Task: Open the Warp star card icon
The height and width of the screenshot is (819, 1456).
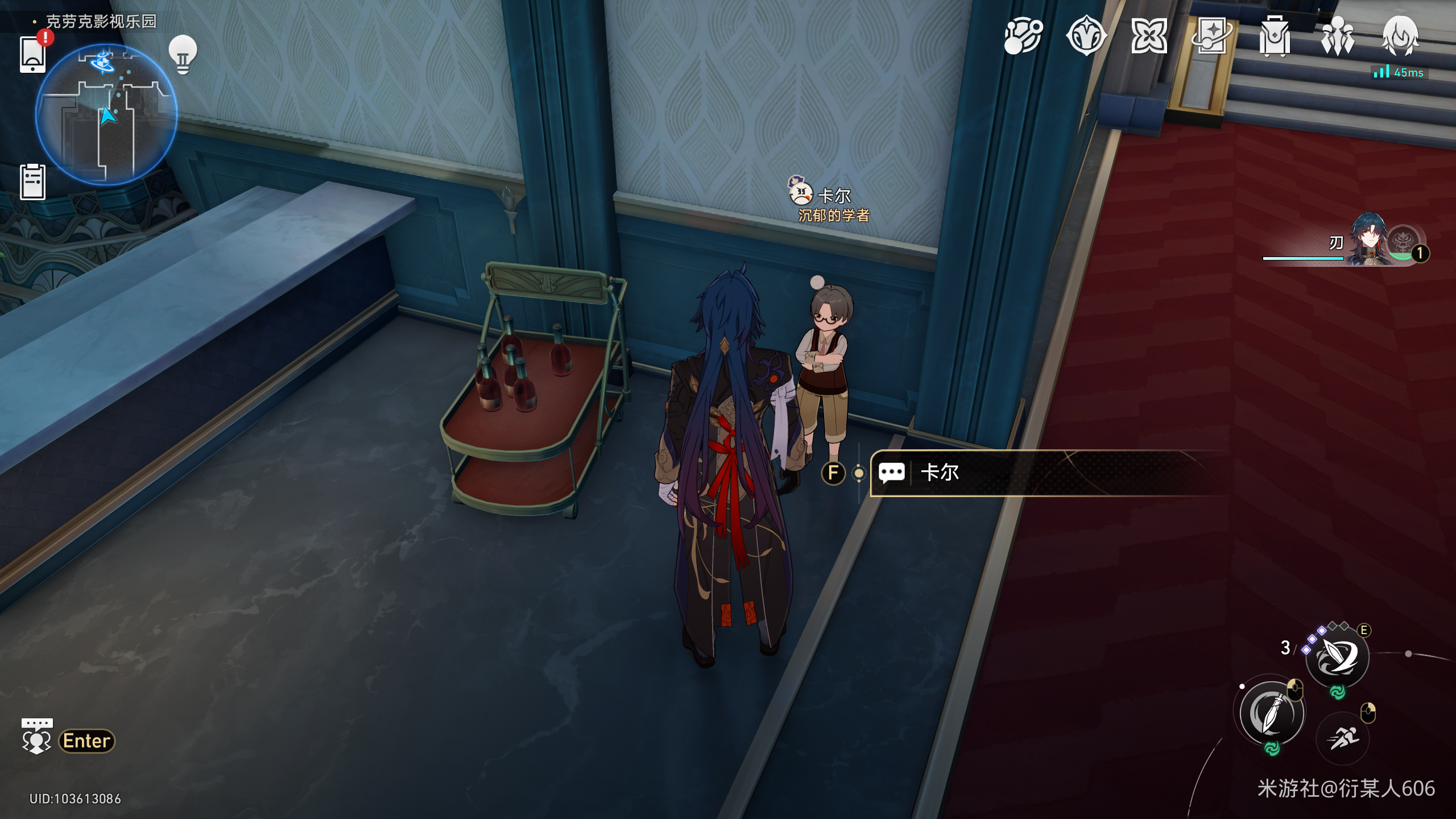Action: pyautogui.click(x=1211, y=36)
